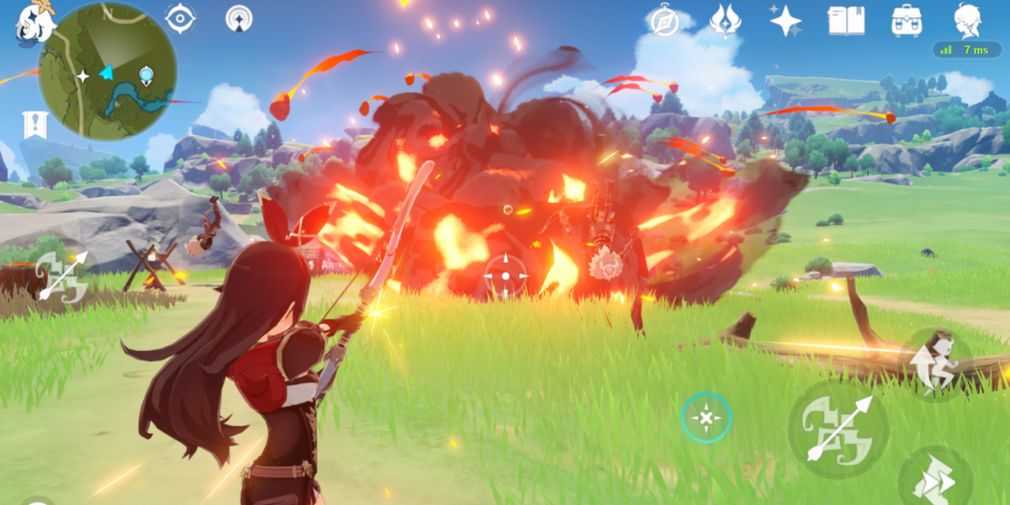1010x505 pixels.
Task: Open the quest bookmark icon under the minimap
Action: [34, 125]
